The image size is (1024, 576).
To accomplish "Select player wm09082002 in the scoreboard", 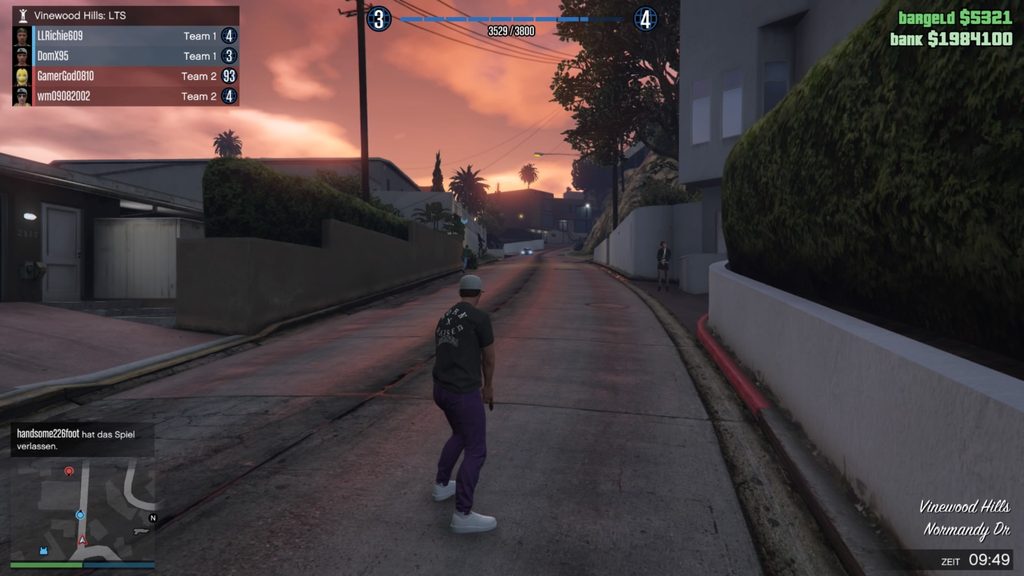I will point(125,96).
